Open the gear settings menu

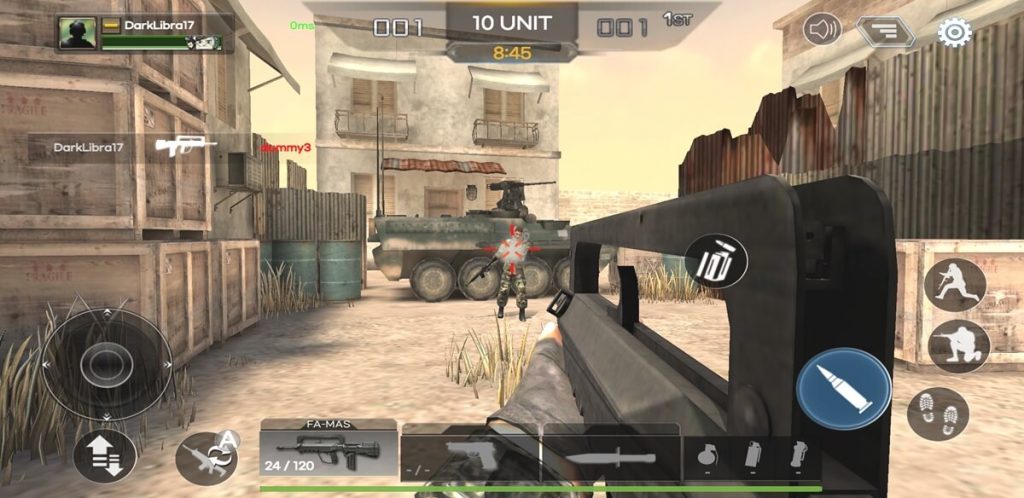[x=954, y=32]
